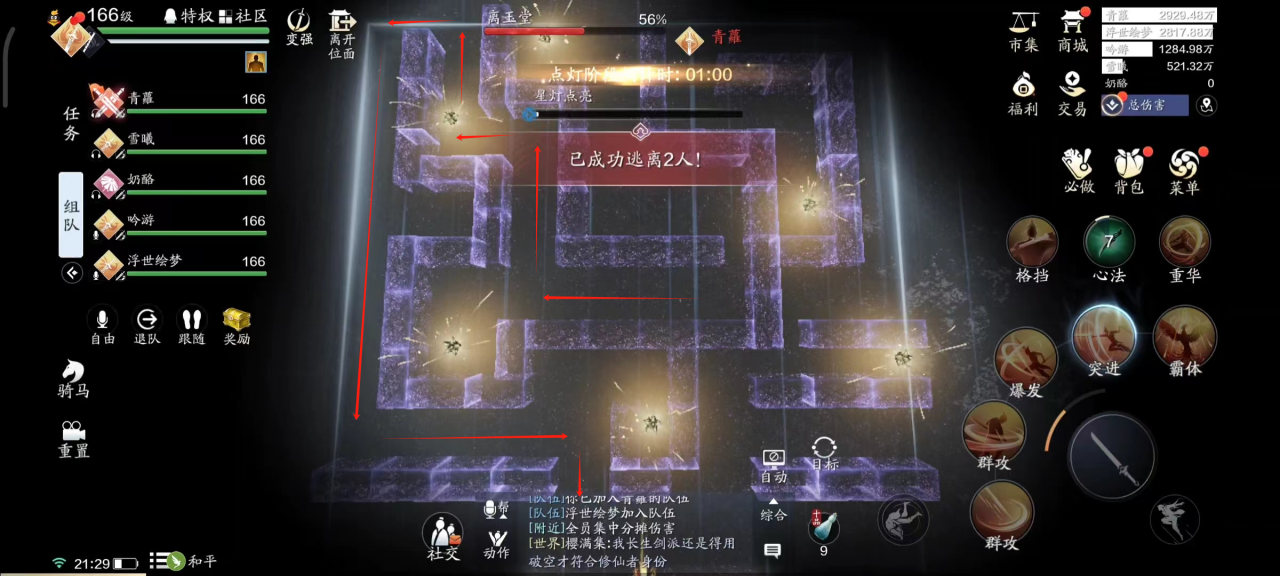Image resolution: width=1280 pixels, height=576 pixels.
Task: Open the 背包 inventory bag
Action: click(1129, 170)
